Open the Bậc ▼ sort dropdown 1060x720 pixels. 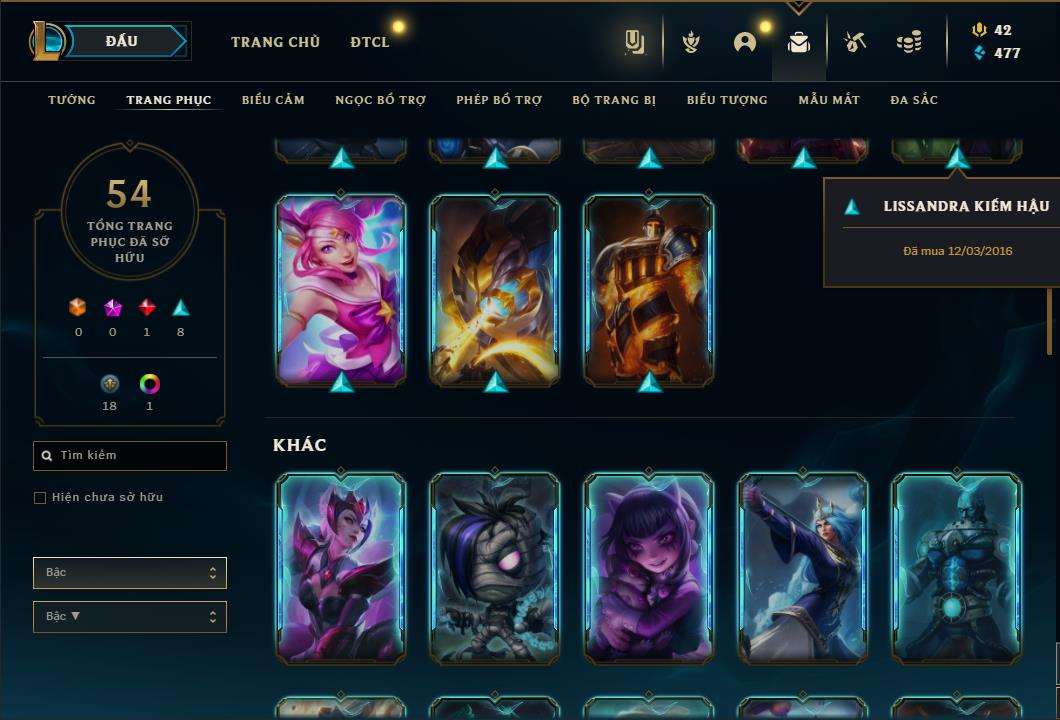point(130,617)
